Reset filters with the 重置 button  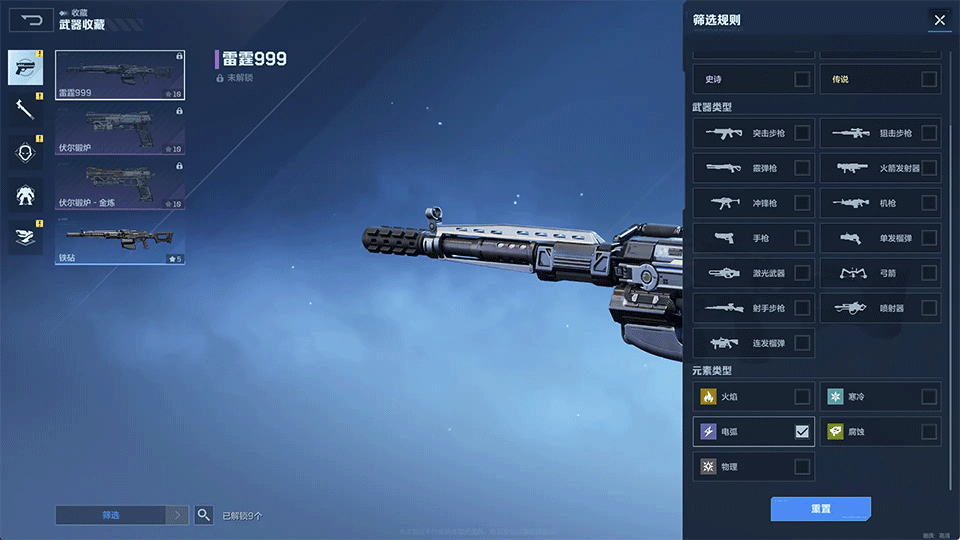coord(820,509)
